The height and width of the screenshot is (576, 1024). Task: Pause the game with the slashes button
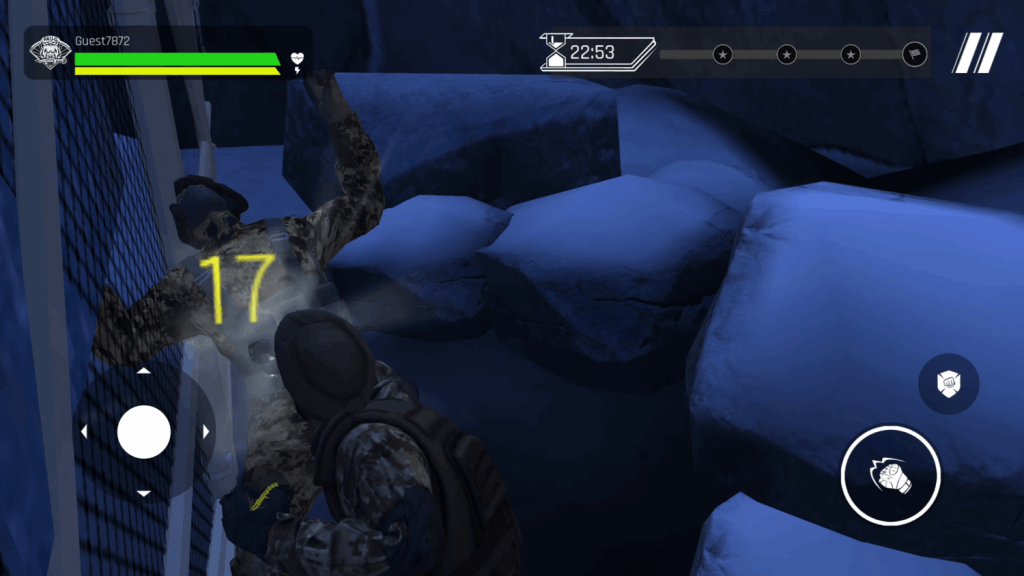pos(977,53)
